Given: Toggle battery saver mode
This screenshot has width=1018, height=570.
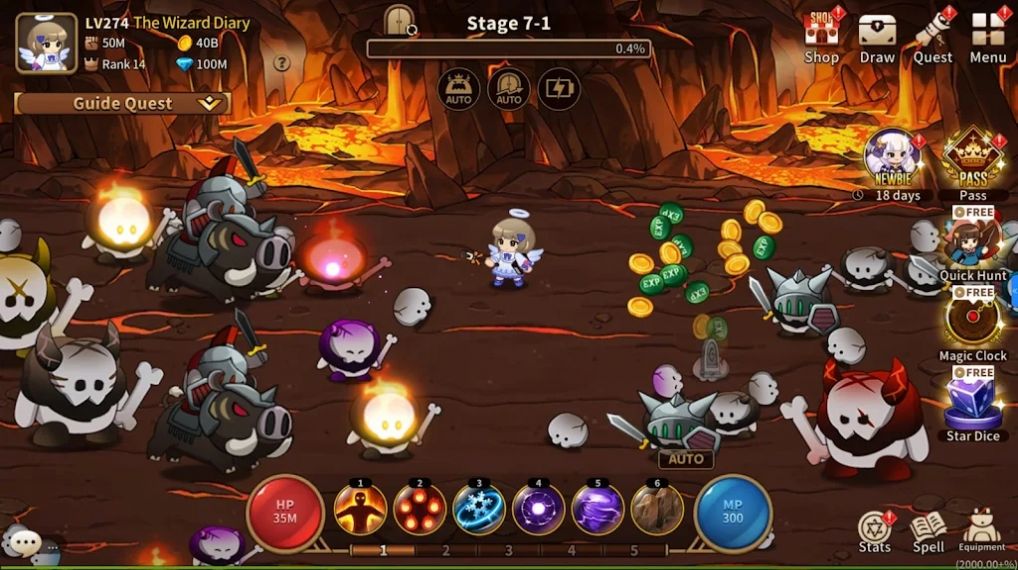Looking at the screenshot, I should [559, 89].
